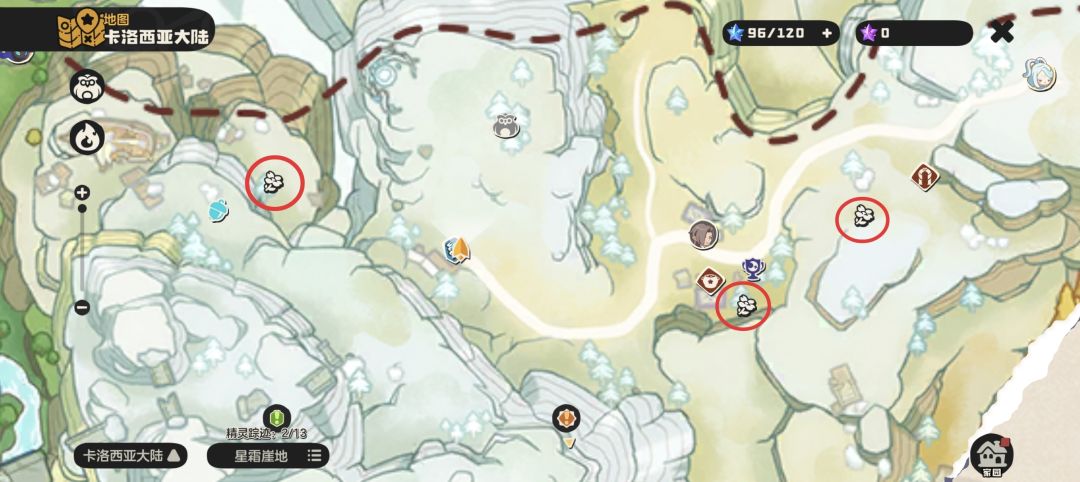
Task: Tap the plus button beside 96/120 stamina
Action: tap(827, 33)
